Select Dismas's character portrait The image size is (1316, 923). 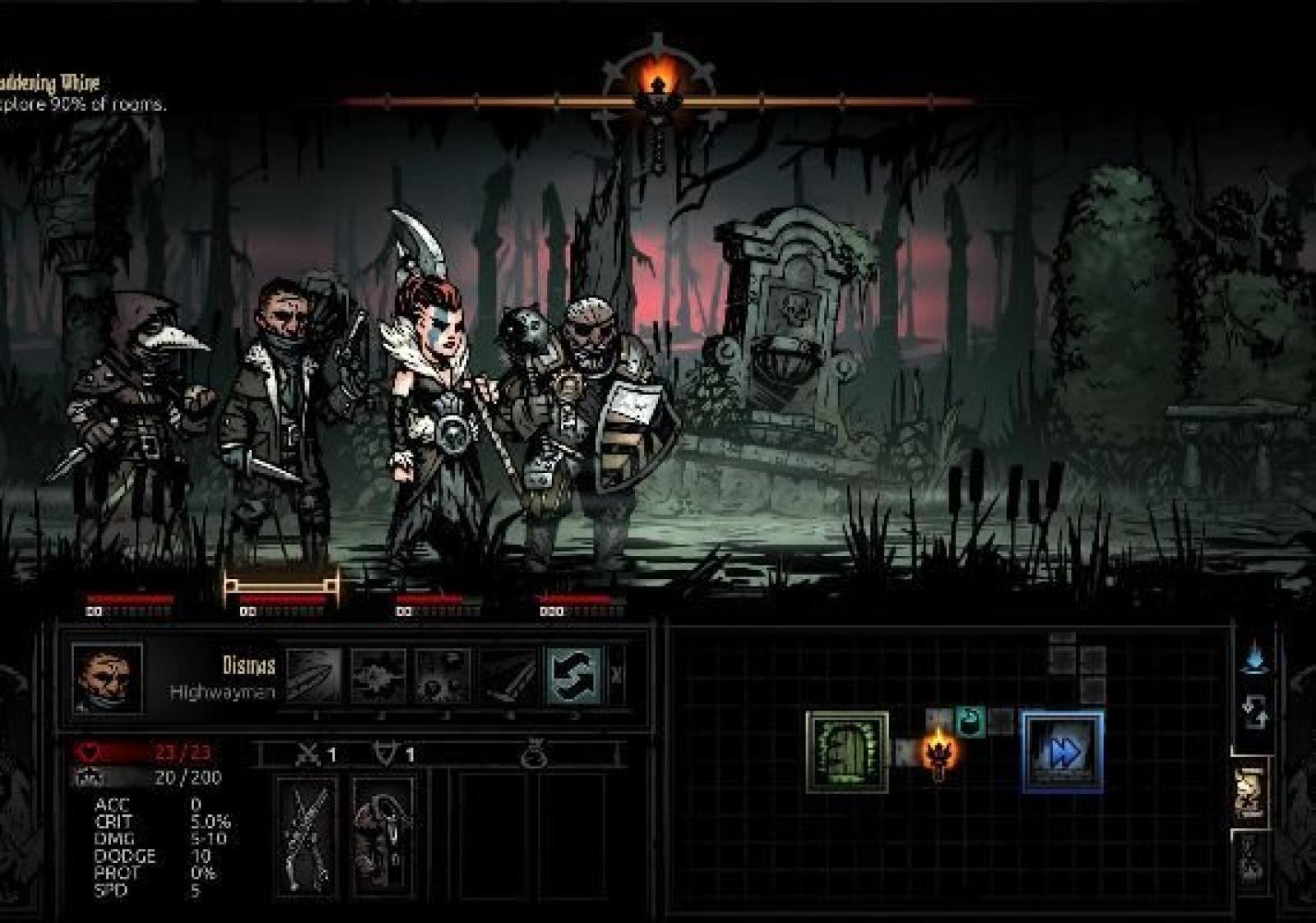coord(107,679)
